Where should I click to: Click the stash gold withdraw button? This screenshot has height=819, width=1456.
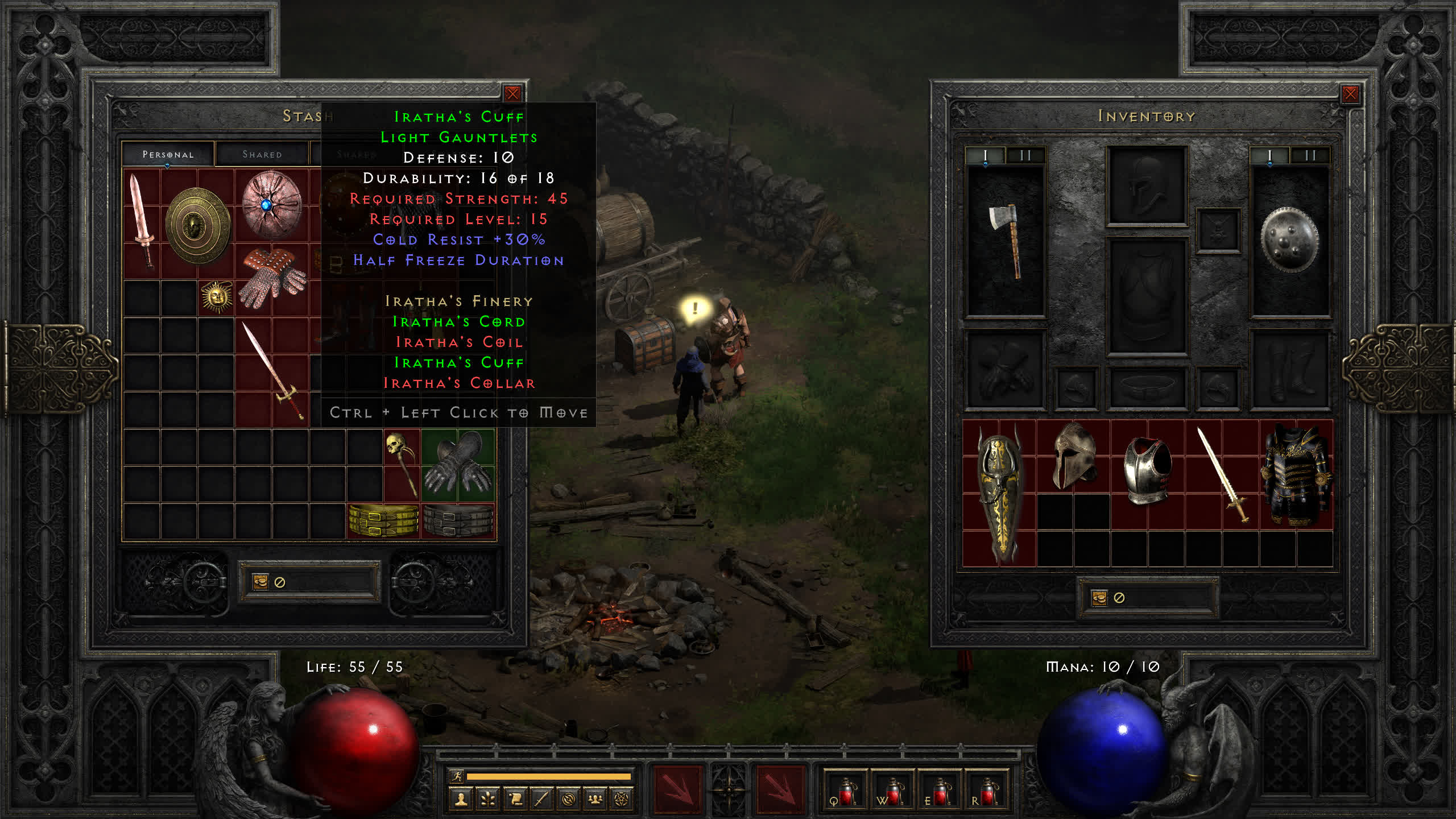[x=260, y=582]
